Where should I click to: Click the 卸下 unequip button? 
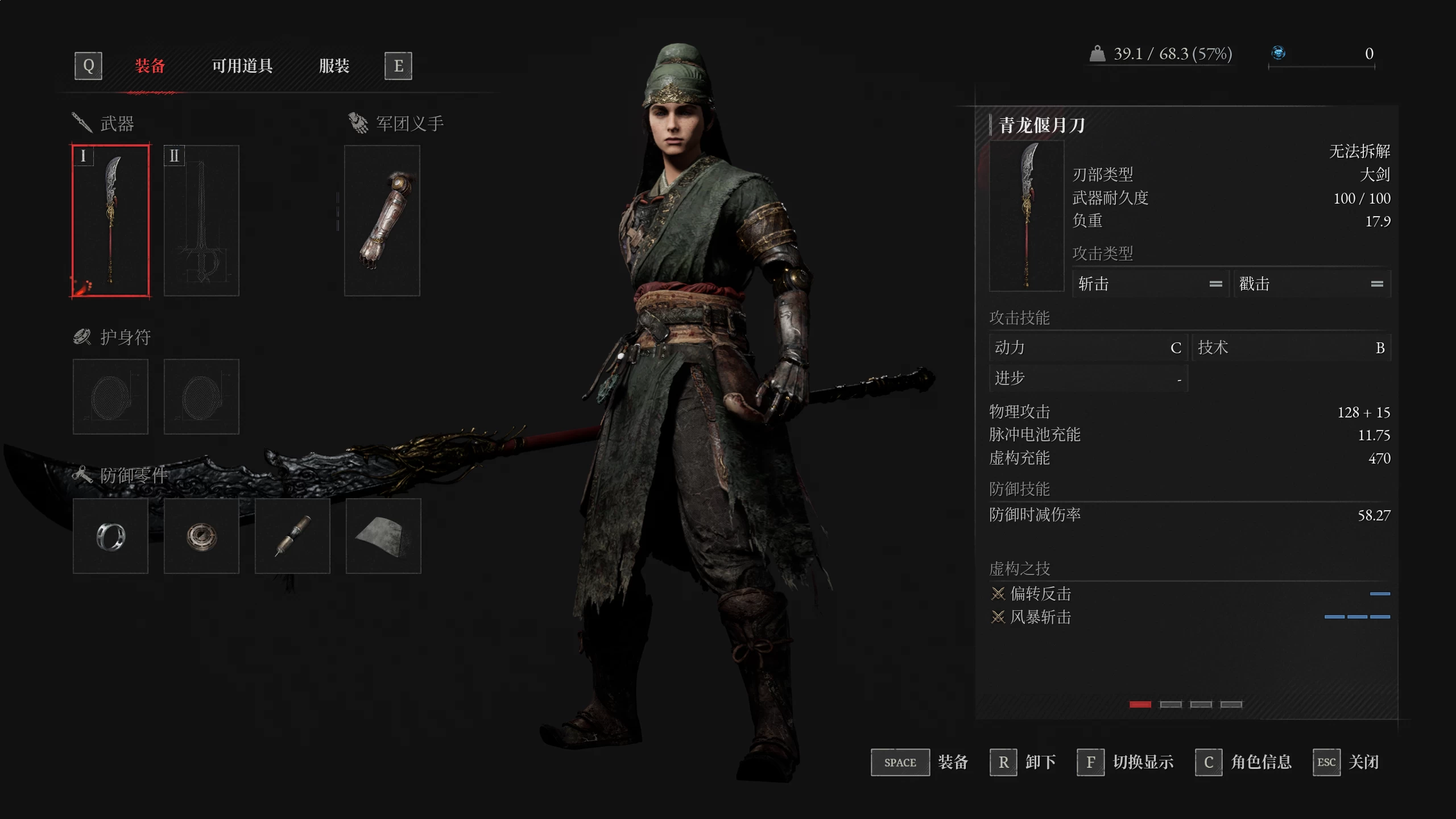pos(1023,762)
